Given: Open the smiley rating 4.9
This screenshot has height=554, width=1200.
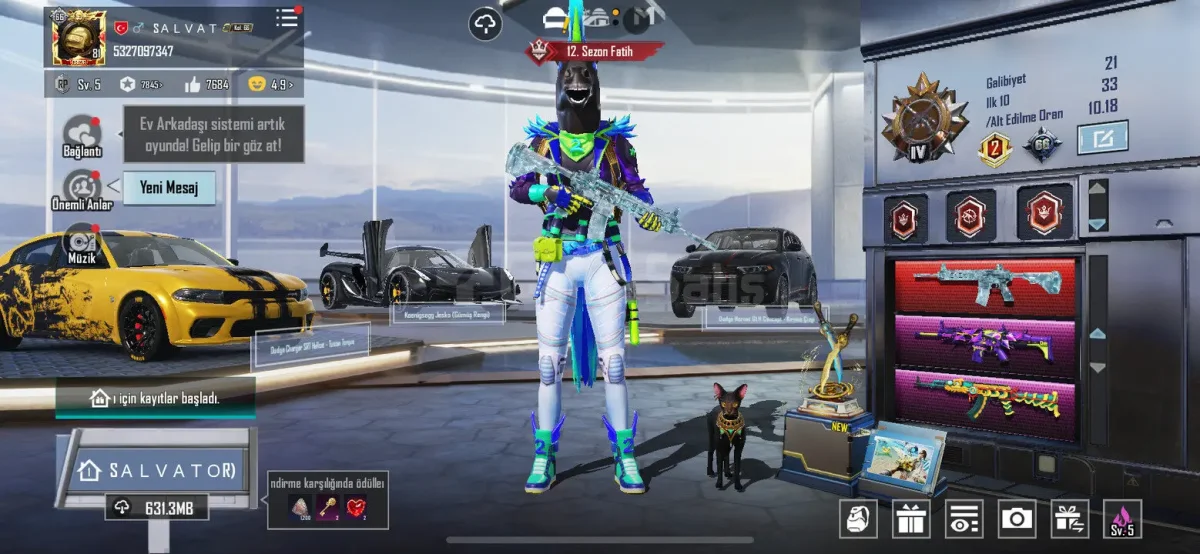Looking at the screenshot, I should (270, 84).
